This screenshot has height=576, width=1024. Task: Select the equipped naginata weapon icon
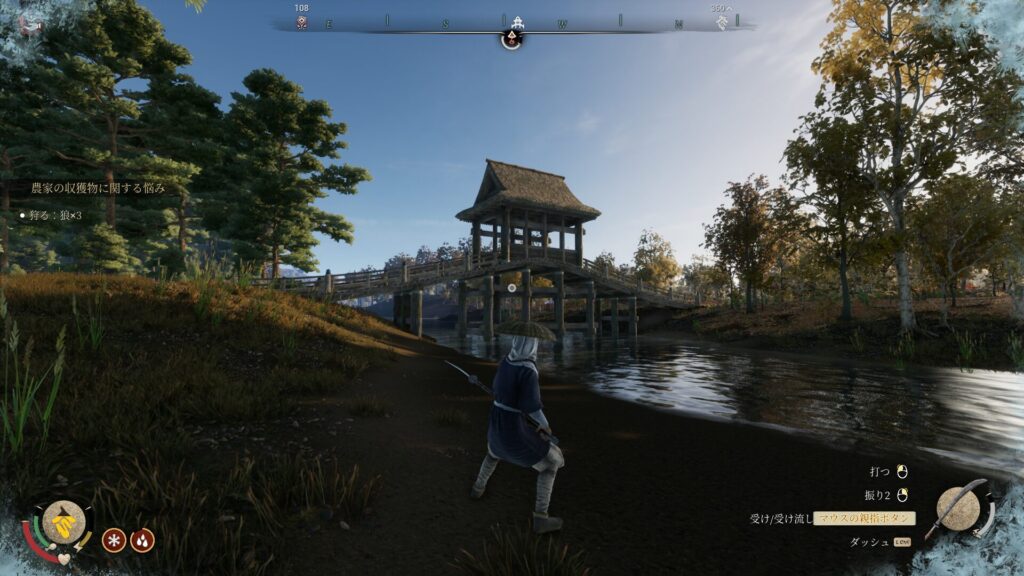click(959, 509)
